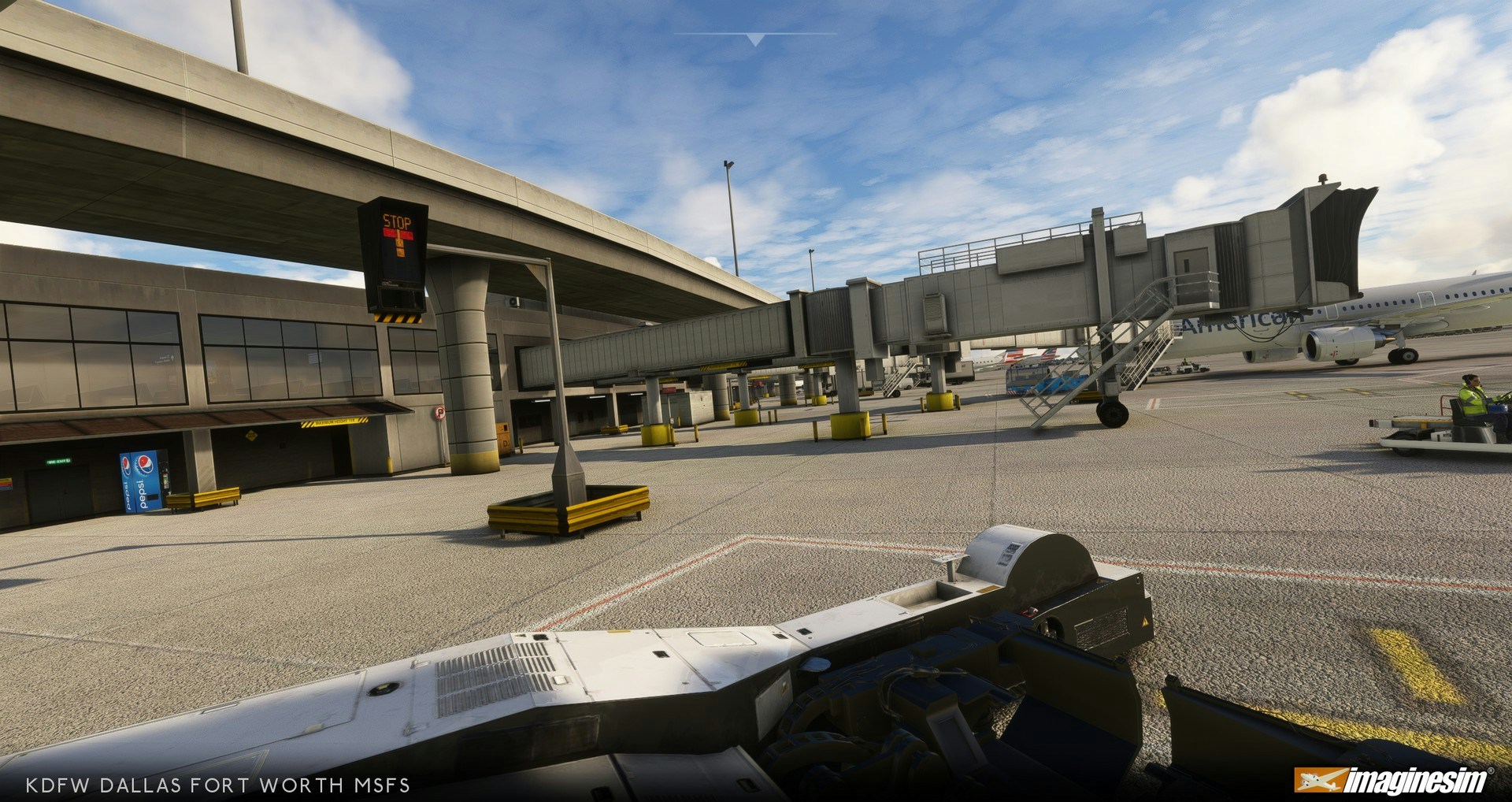Open the toolbar using the top arrow handle
Viewport: 1512px width, 802px height.
point(755,39)
